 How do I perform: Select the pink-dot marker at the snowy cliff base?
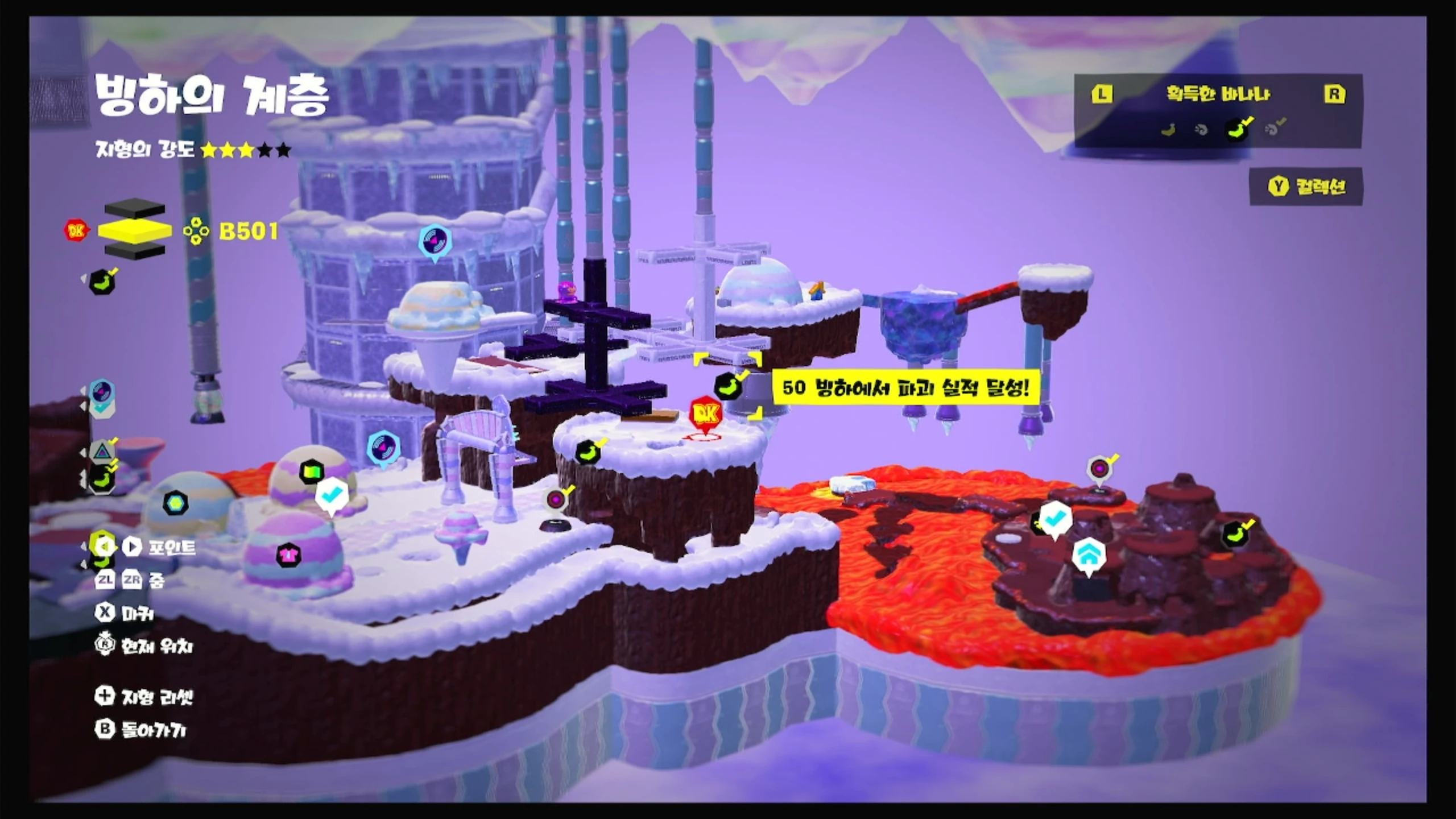556,500
